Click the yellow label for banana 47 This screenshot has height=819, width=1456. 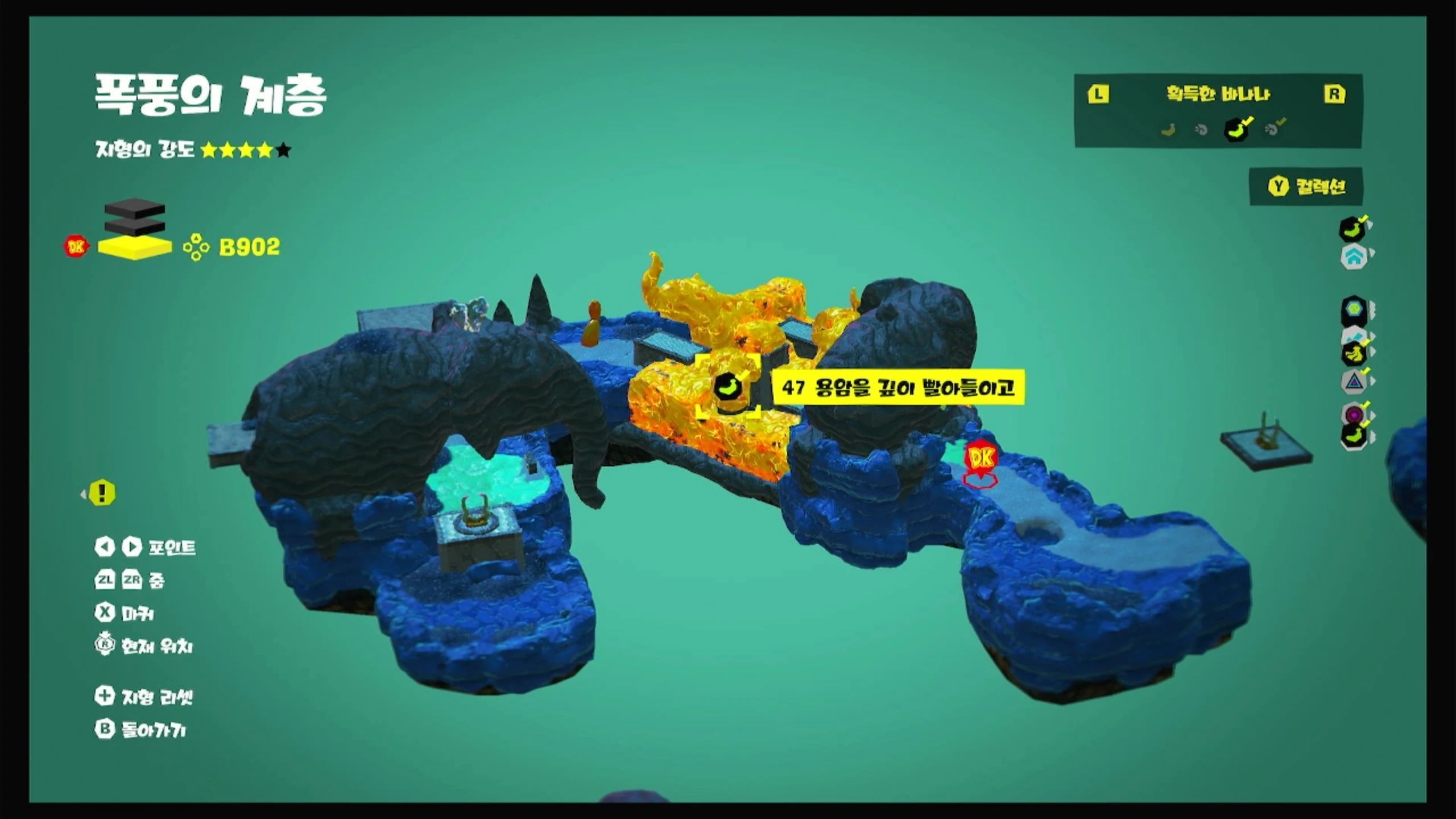coord(897,388)
